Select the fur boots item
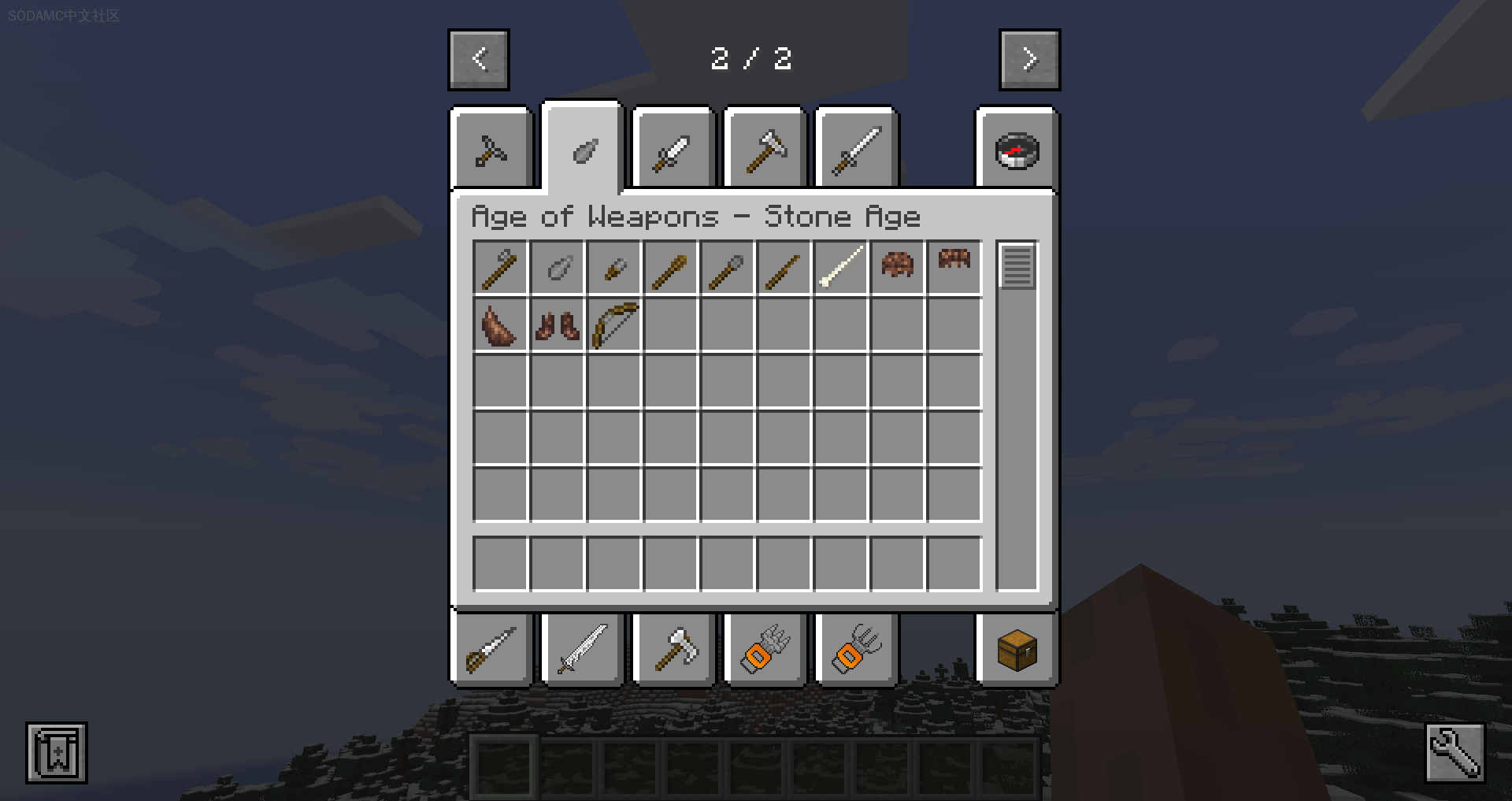Screen dimensions: 1512x801 pos(558,325)
